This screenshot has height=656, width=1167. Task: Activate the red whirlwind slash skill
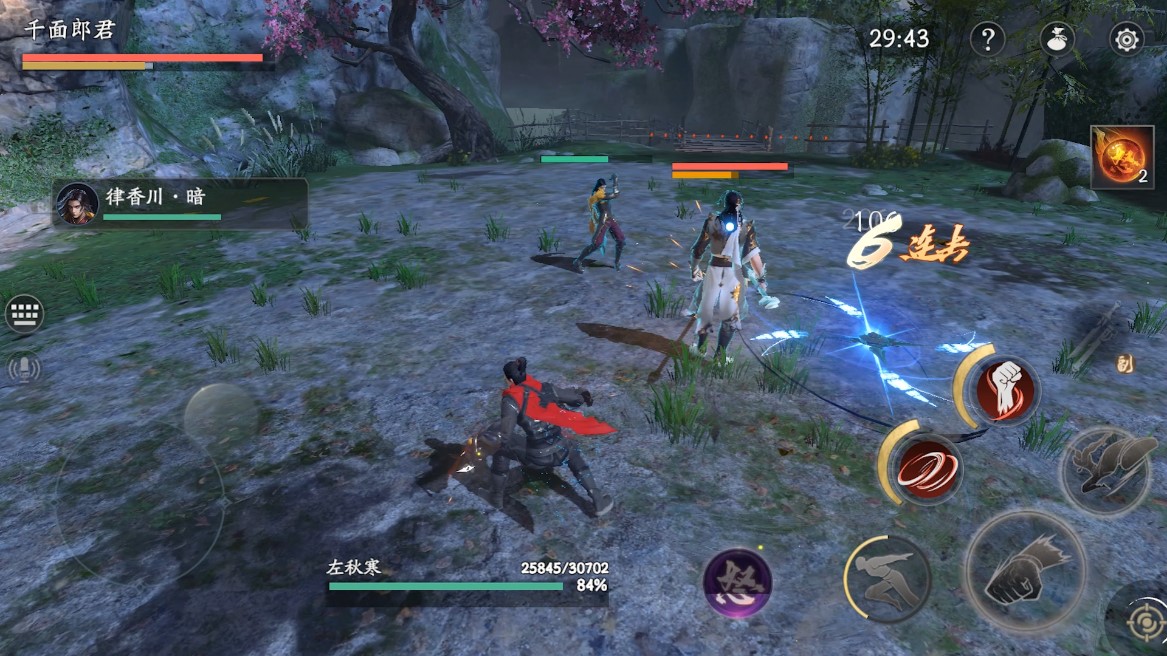926,466
